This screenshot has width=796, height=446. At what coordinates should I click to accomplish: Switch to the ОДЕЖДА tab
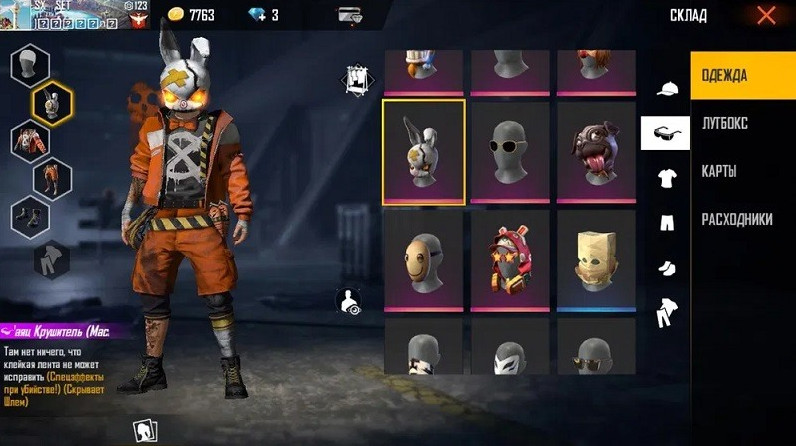coord(742,77)
